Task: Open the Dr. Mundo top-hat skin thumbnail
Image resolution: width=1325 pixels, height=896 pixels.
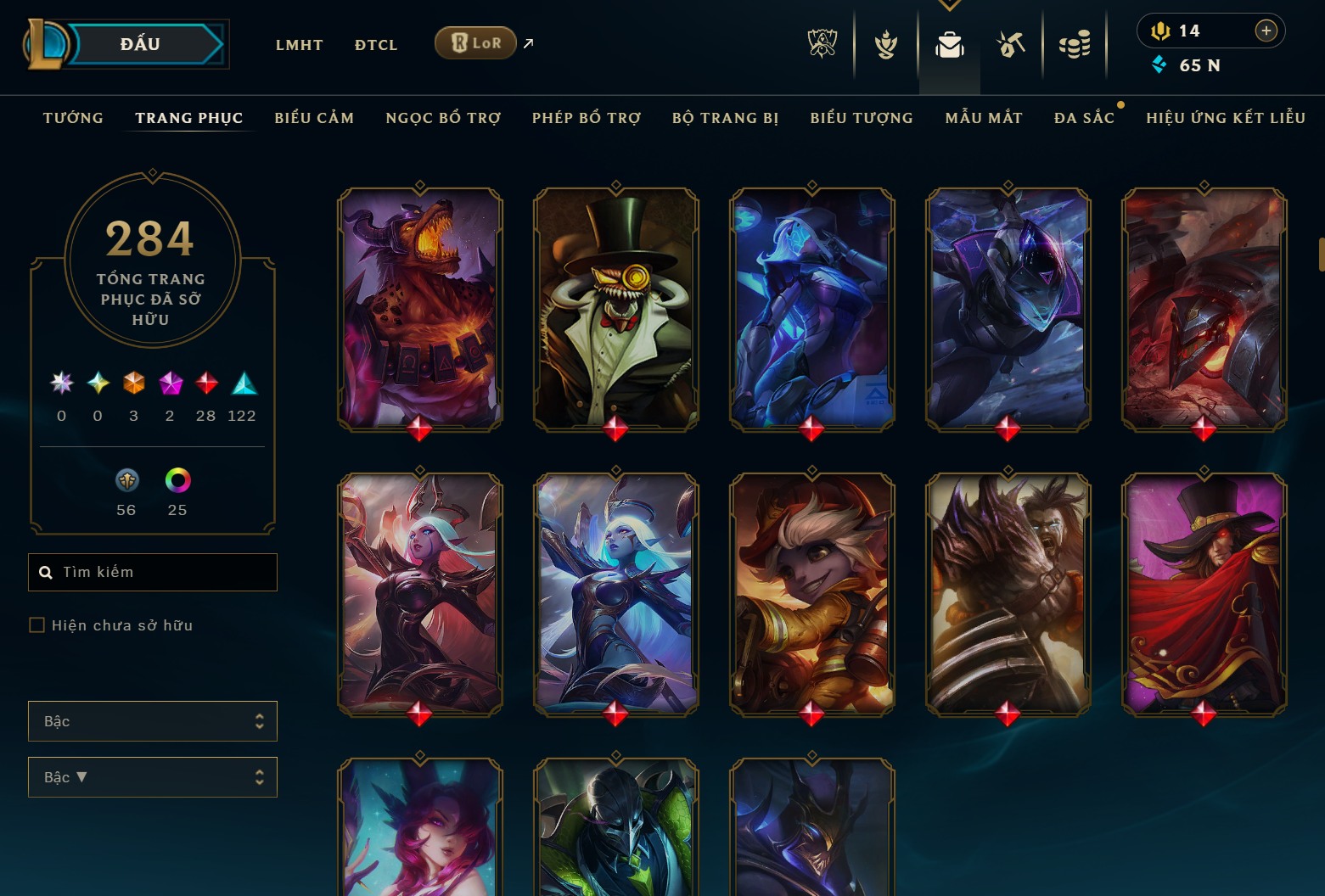Action: (x=615, y=309)
